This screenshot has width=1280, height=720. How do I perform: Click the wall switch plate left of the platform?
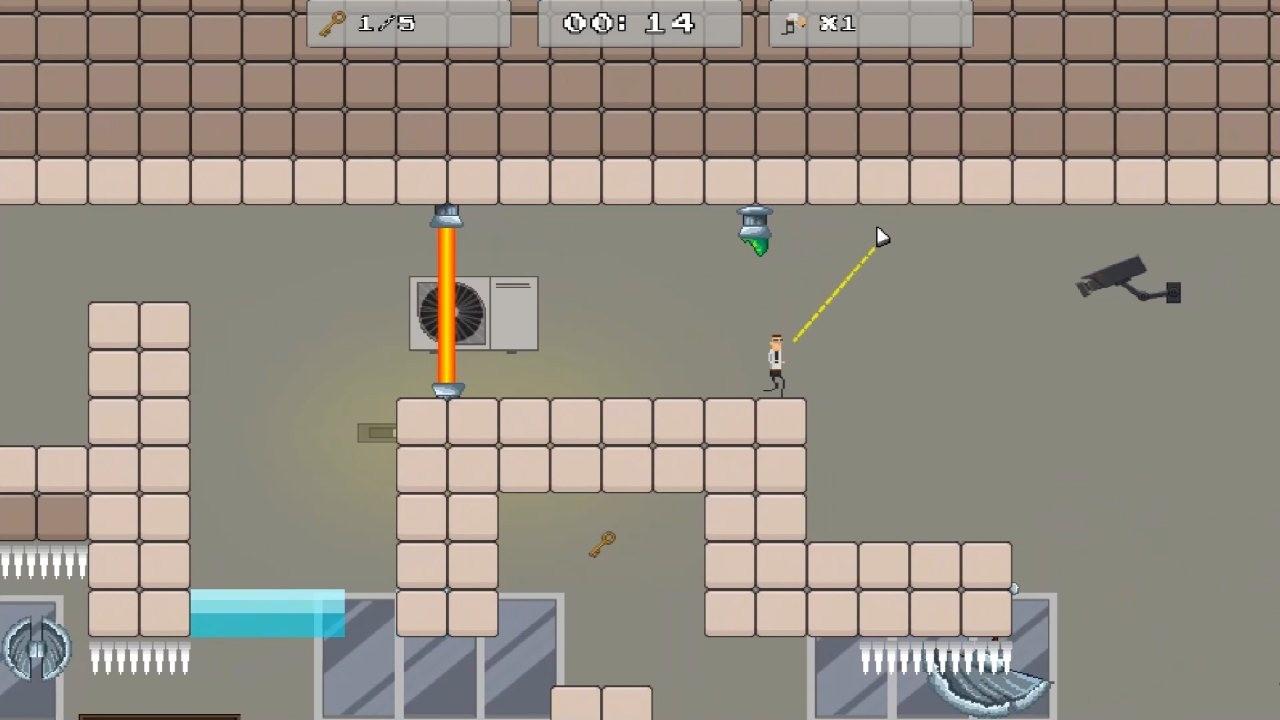coord(376,432)
